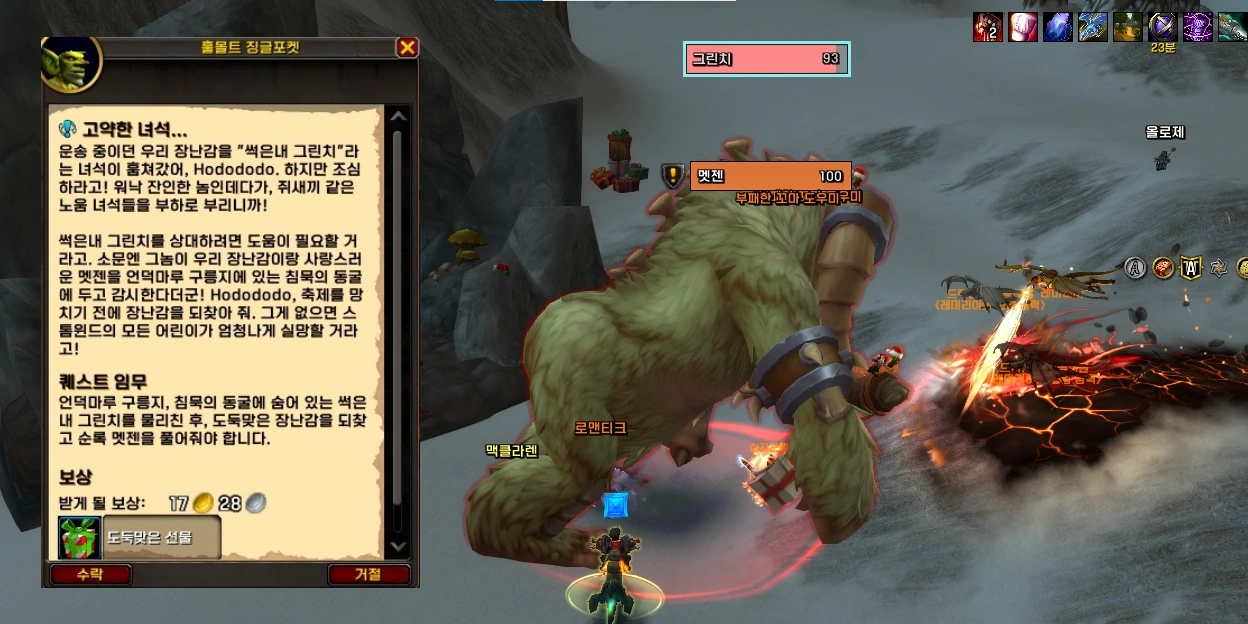Click the goblin quest giver portrait
The height and width of the screenshot is (624, 1248).
71,62
